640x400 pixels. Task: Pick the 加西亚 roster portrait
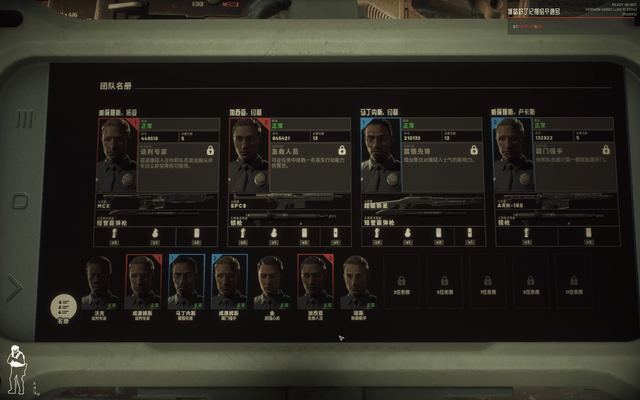(x=314, y=281)
